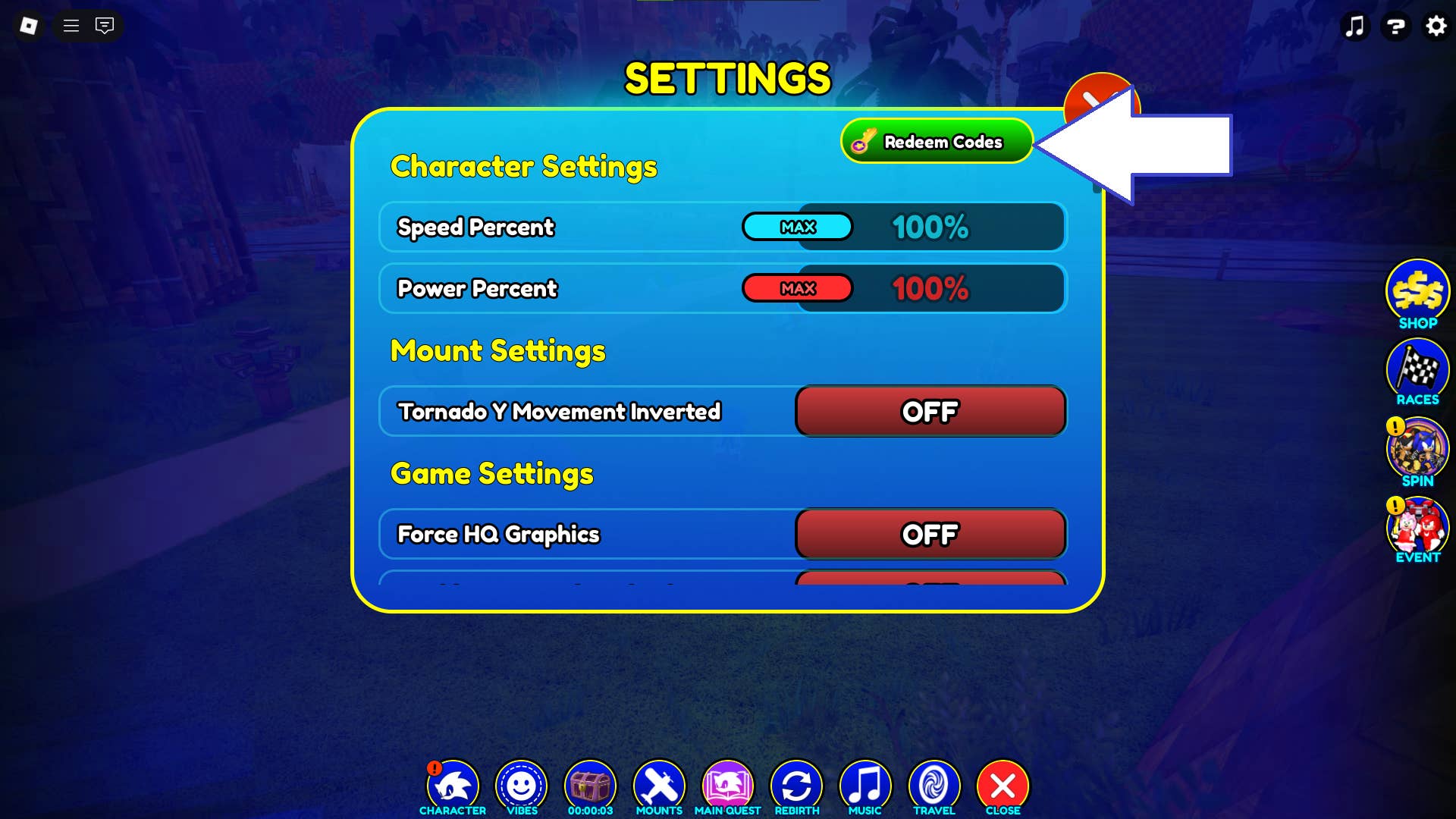The image size is (1456, 819).
Task: Select the Character icon on bottom bar
Action: click(453, 783)
